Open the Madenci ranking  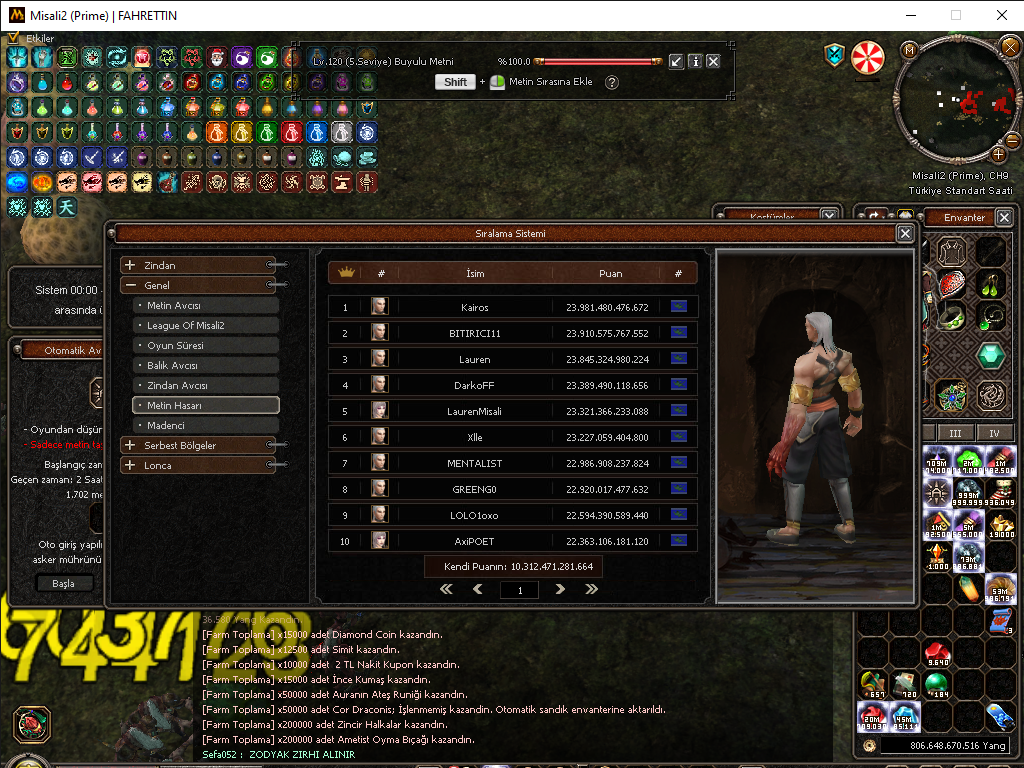click(x=205, y=425)
